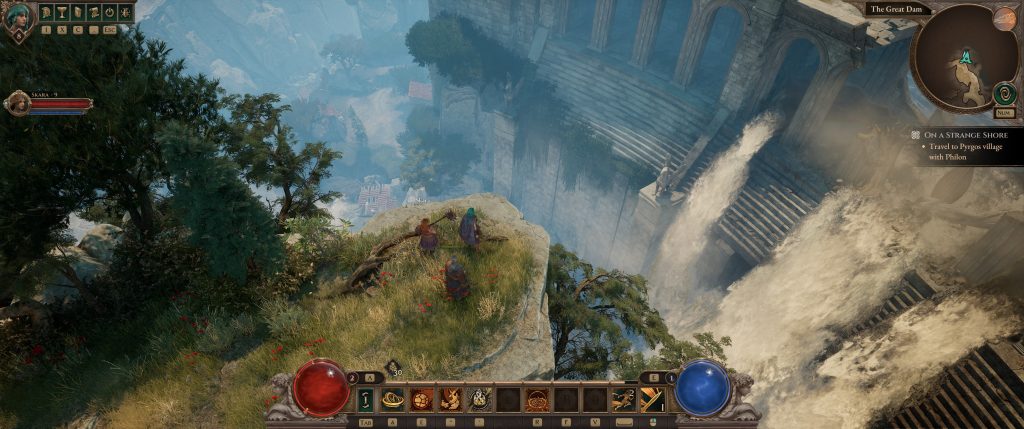Click the green spiral button by the minimap

pos(1003,94)
